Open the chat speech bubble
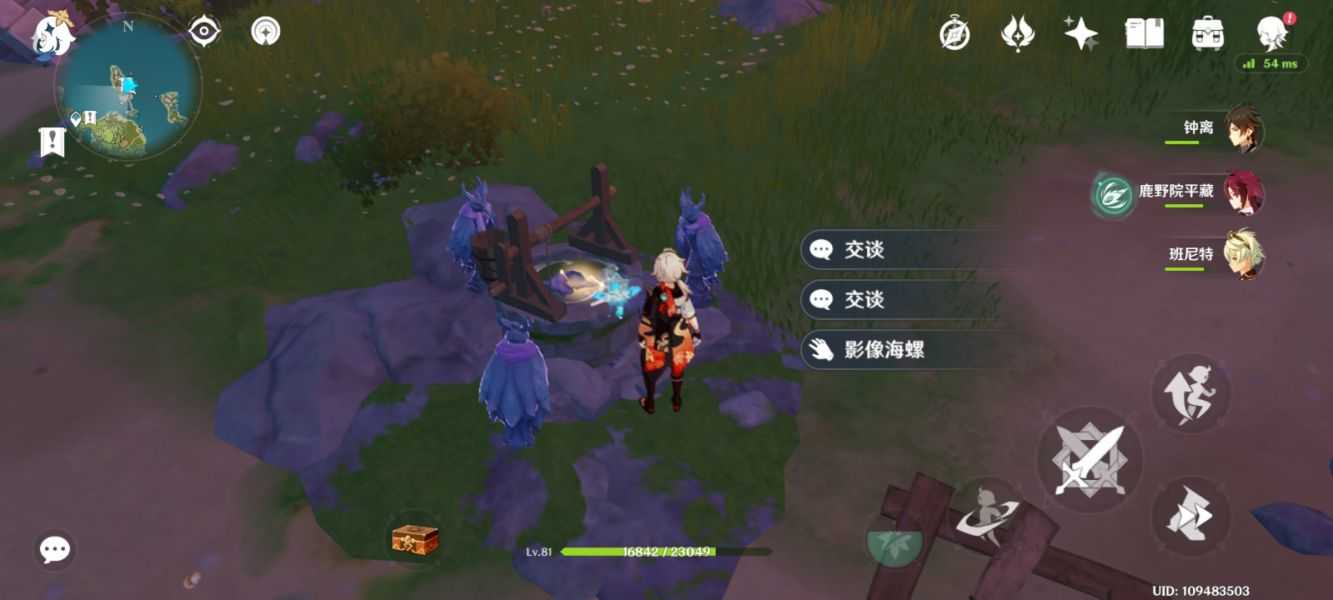 pyautogui.click(x=54, y=549)
